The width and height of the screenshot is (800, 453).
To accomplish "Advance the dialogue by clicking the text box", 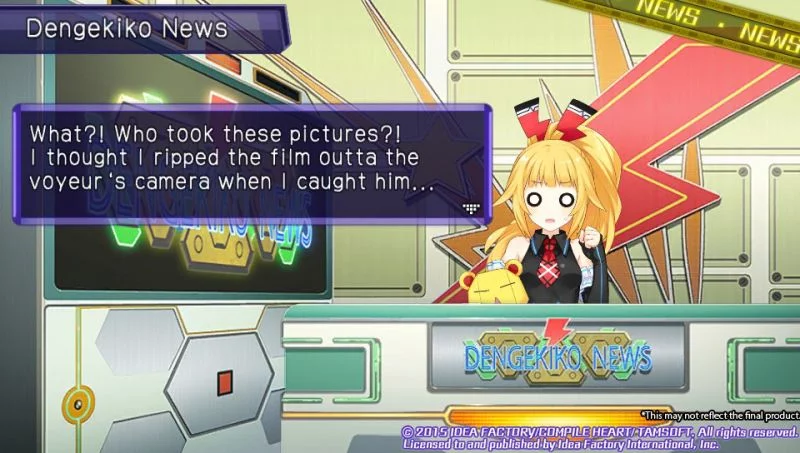I will [250, 160].
